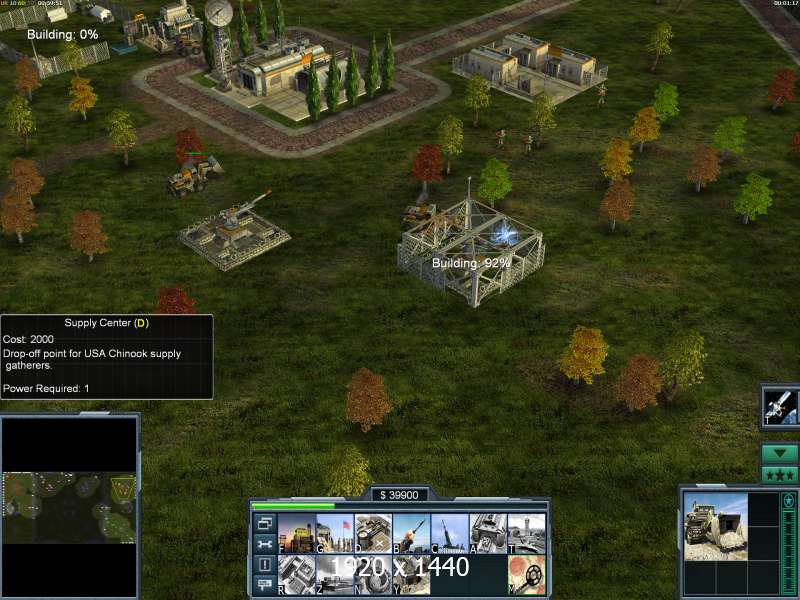Click the minimap radar display

(x=69, y=507)
